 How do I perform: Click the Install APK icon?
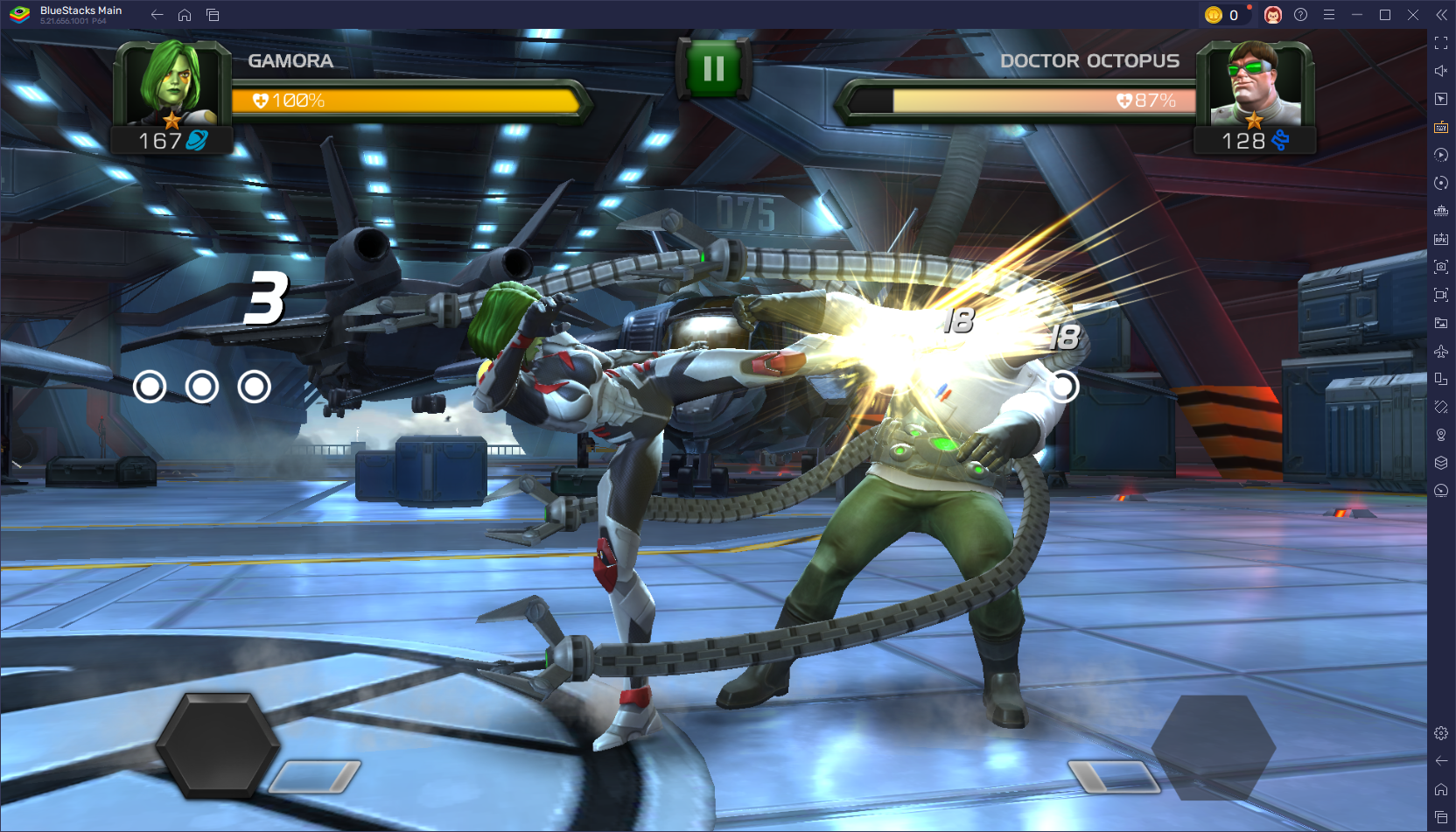(x=1441, y=238)
